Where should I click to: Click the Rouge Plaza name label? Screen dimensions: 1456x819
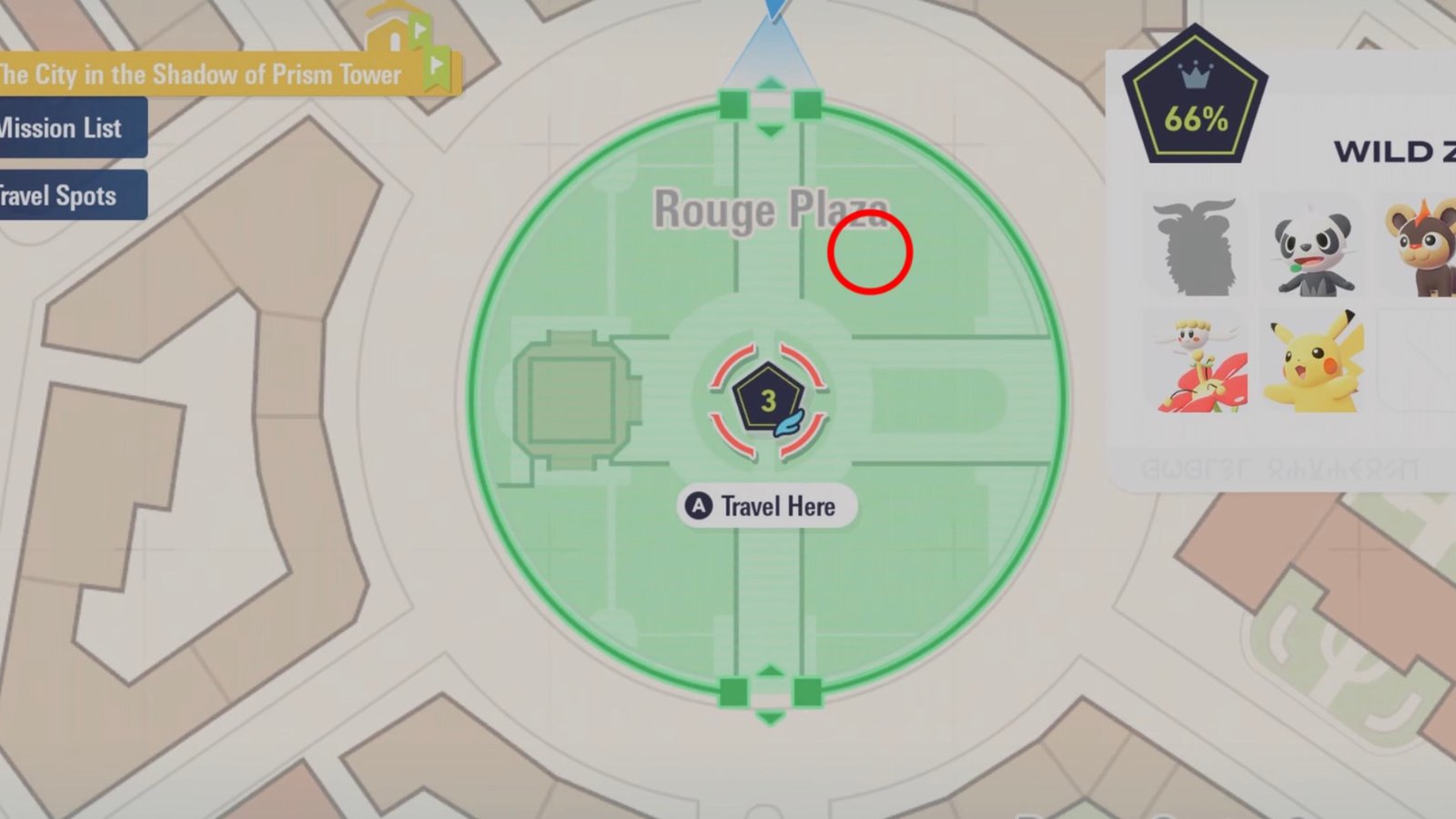pos(769,209)
